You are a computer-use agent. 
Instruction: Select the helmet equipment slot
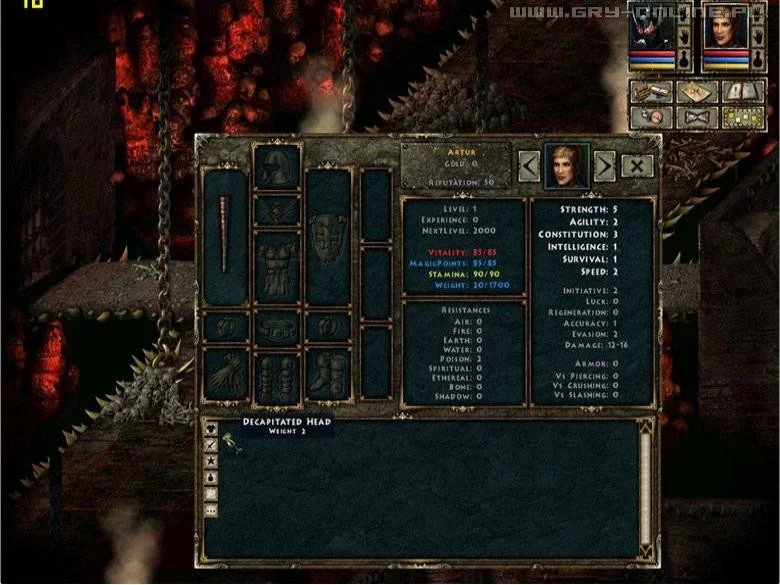point(277,166)
